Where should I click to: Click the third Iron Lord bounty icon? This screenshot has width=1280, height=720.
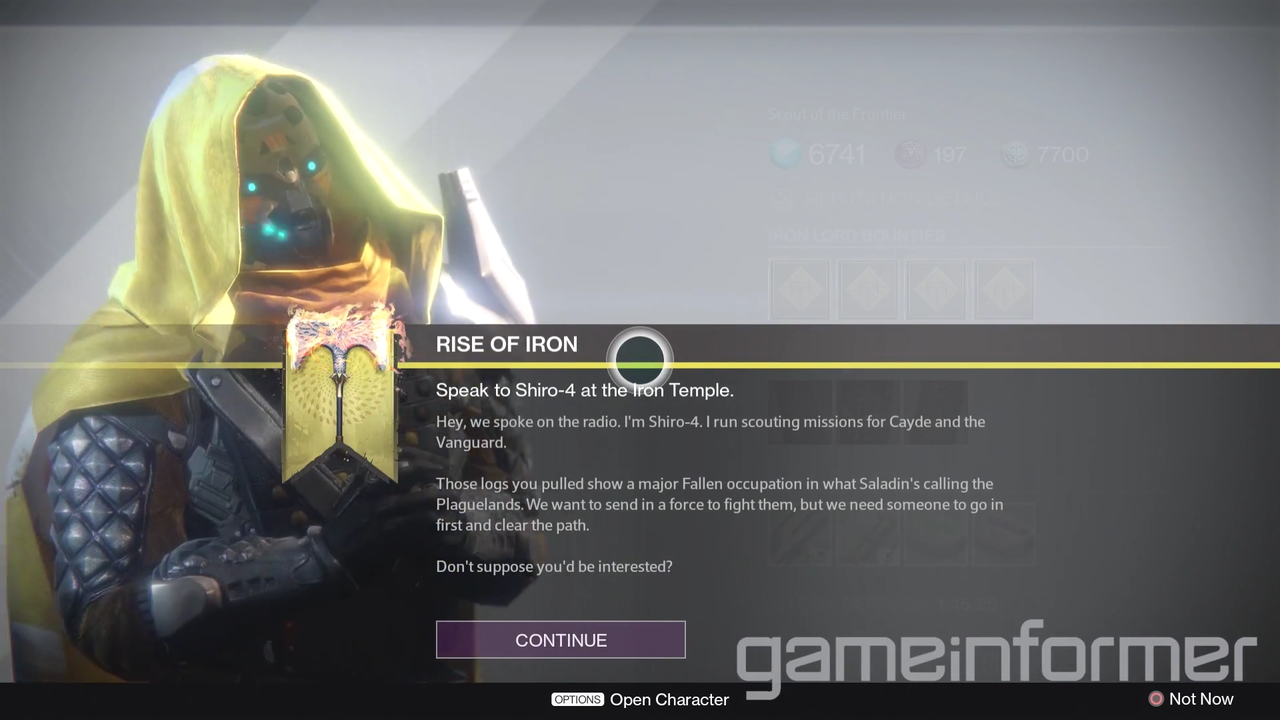936,289
